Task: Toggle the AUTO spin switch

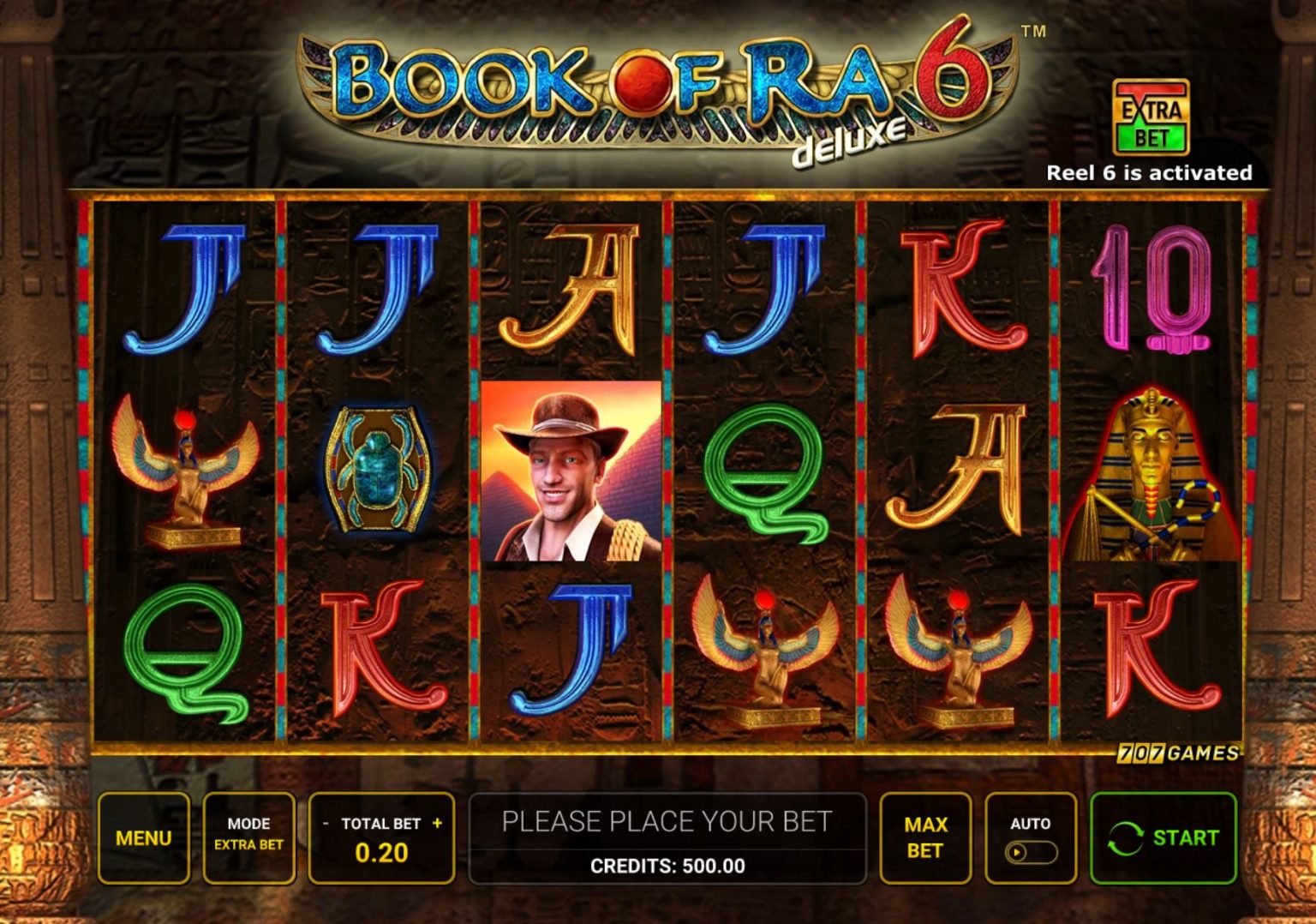Action: pyautogui.click(x=1030, y=852)
